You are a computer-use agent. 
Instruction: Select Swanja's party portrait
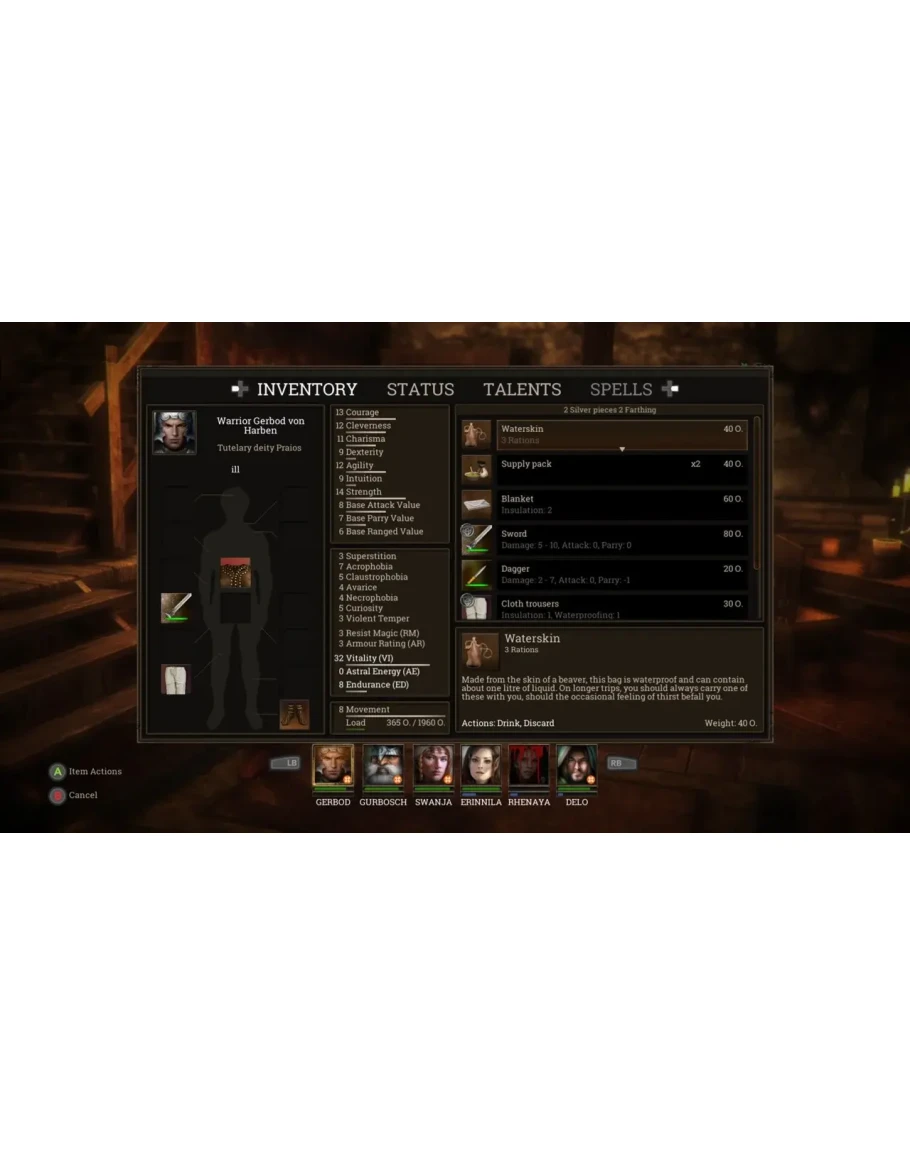coord(432,767)
